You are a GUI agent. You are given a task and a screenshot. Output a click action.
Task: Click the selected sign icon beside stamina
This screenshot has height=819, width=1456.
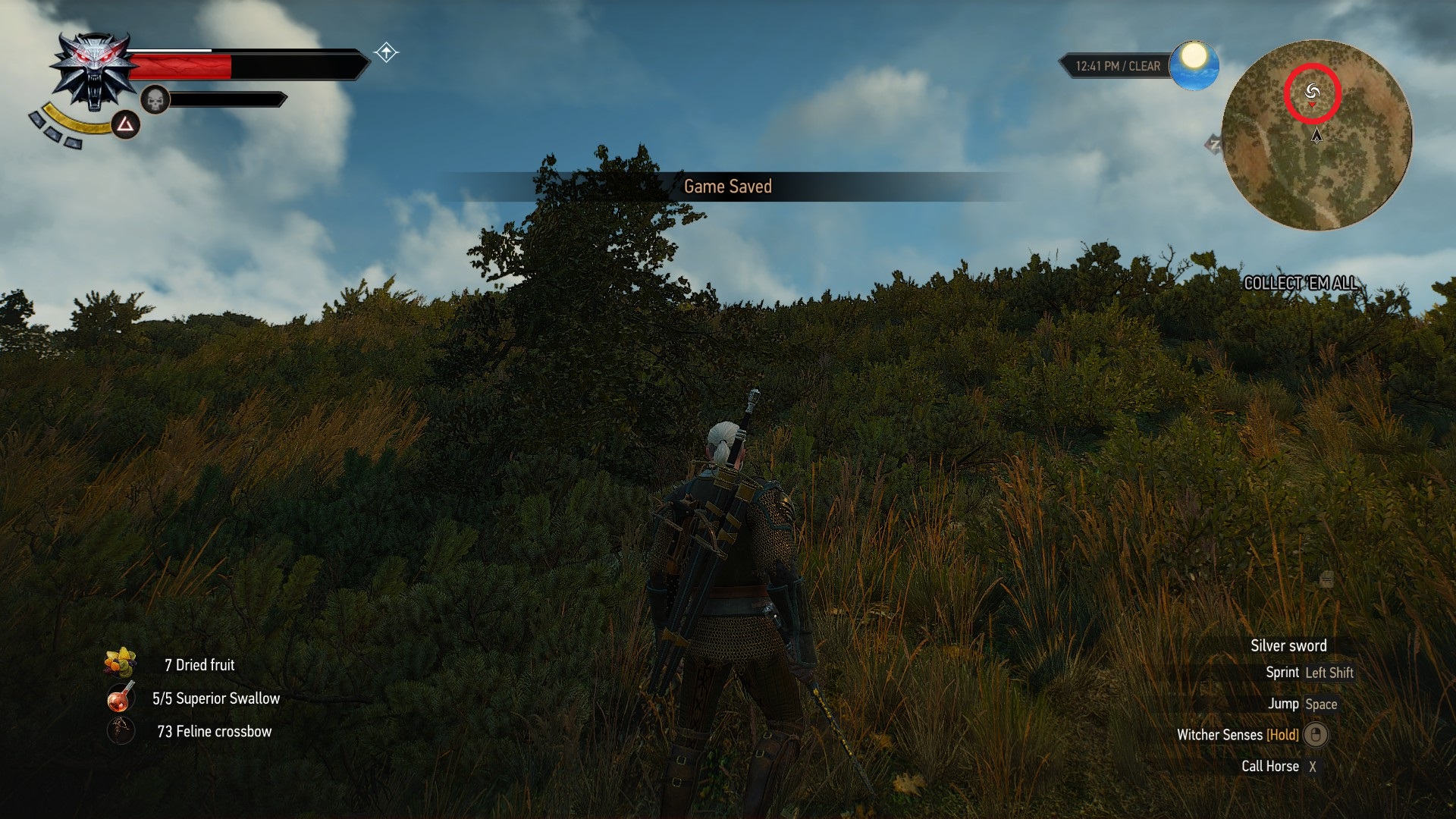pyautogui.click(x=126, y=125)
